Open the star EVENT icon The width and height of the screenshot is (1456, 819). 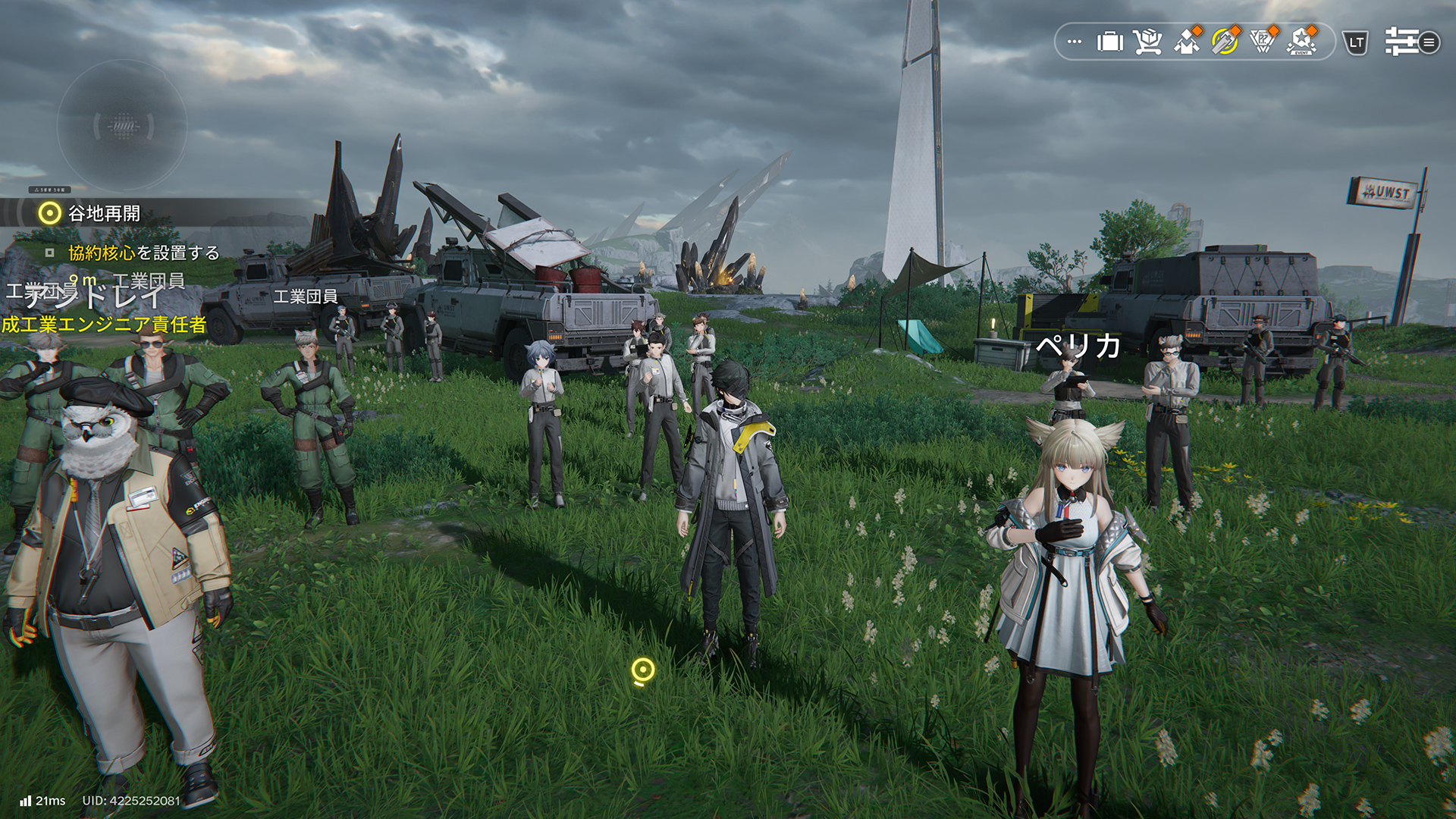pos(1302,42)
